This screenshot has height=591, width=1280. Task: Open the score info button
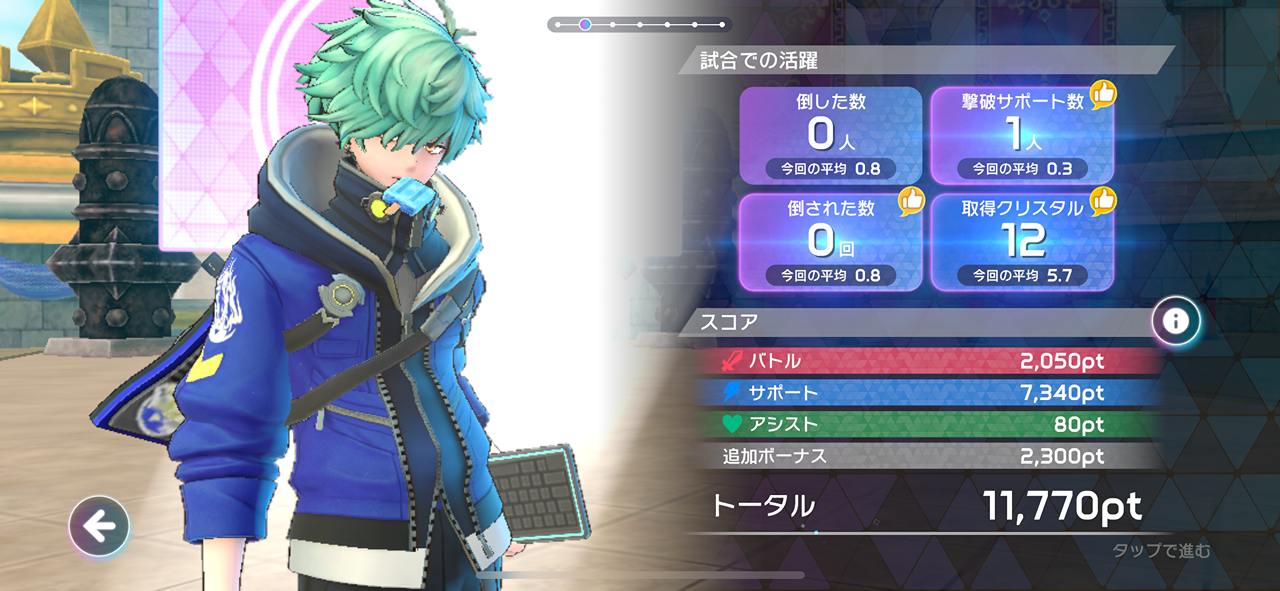click(1176, 321)
